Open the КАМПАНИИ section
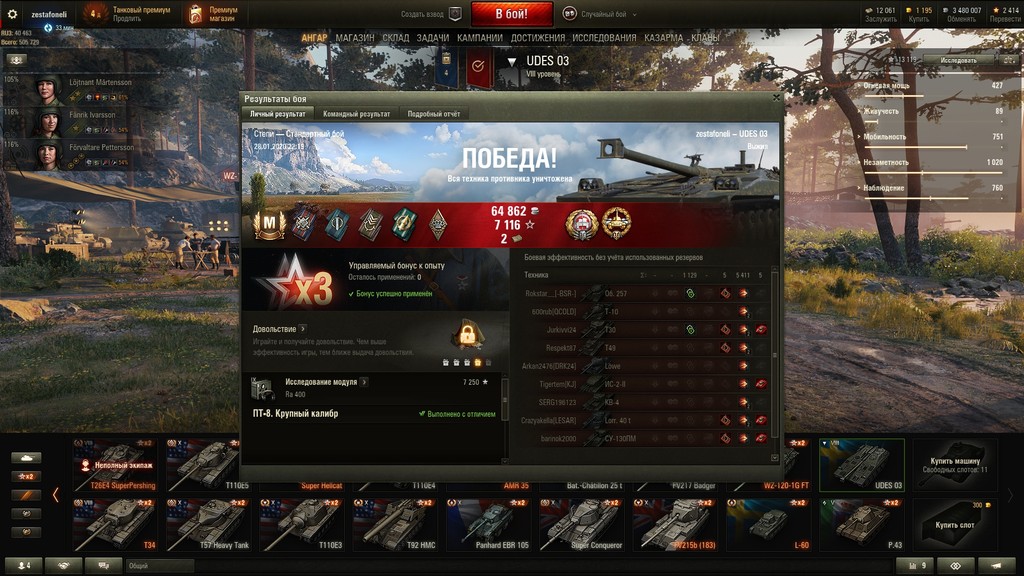Image resolution: width=1024 pixels, height=576 pixels. (480, 38)
